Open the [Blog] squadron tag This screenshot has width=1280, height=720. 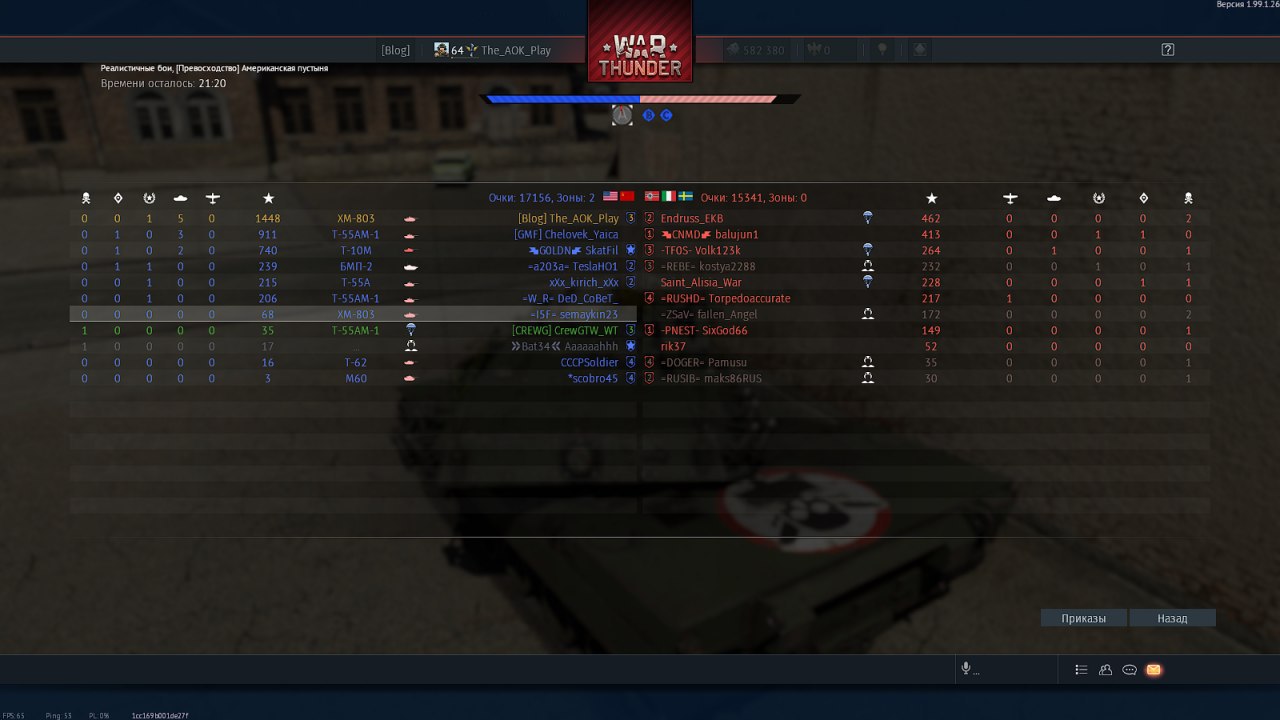pyautogui.click(x=395, y=50)
